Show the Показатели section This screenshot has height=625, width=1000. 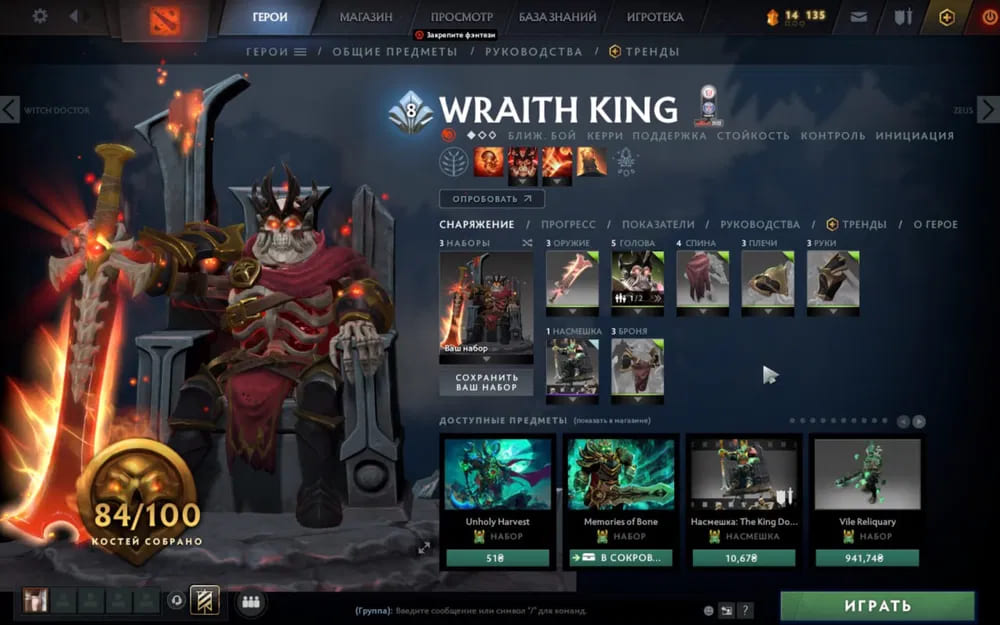(658, 225)
